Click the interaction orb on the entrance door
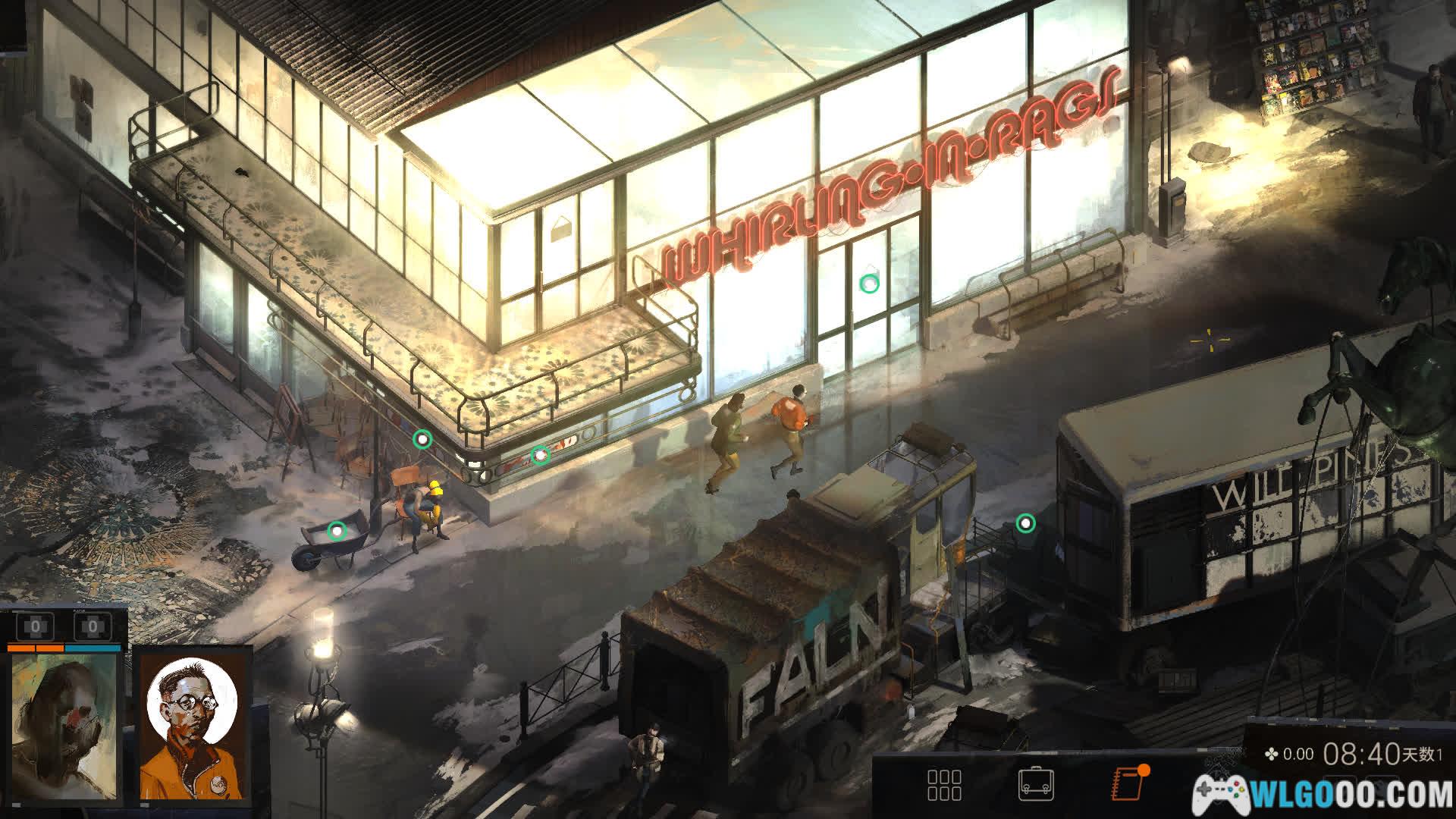 click(x=869, y=284)
